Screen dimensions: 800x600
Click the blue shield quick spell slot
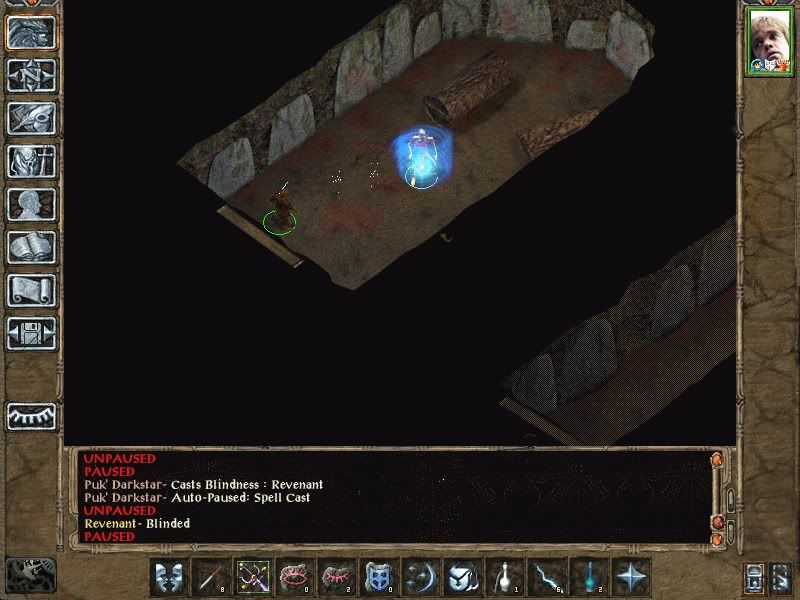pyautogui.click(x=379, y=577)
